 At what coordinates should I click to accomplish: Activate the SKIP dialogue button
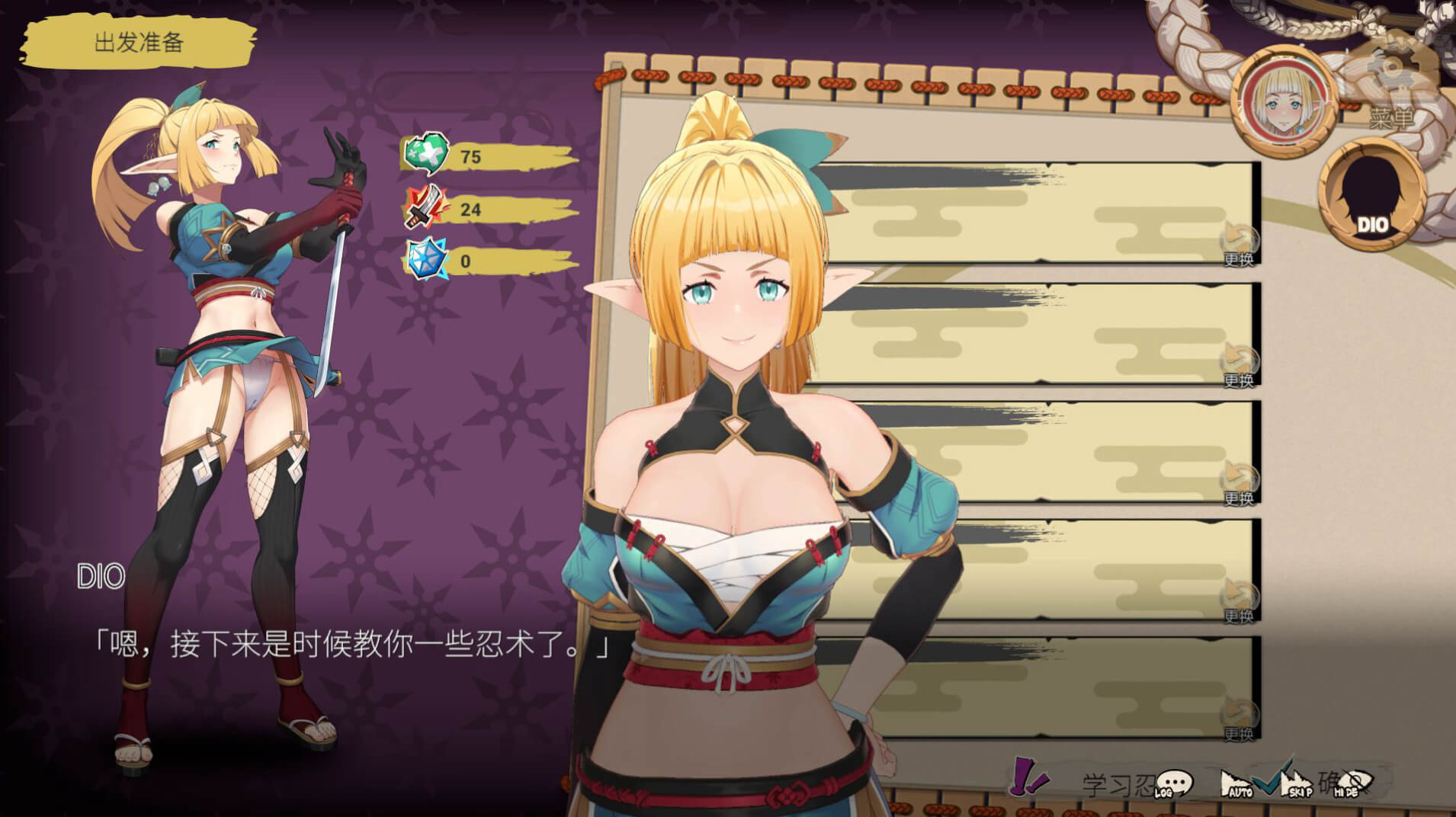click(1296, 784)
